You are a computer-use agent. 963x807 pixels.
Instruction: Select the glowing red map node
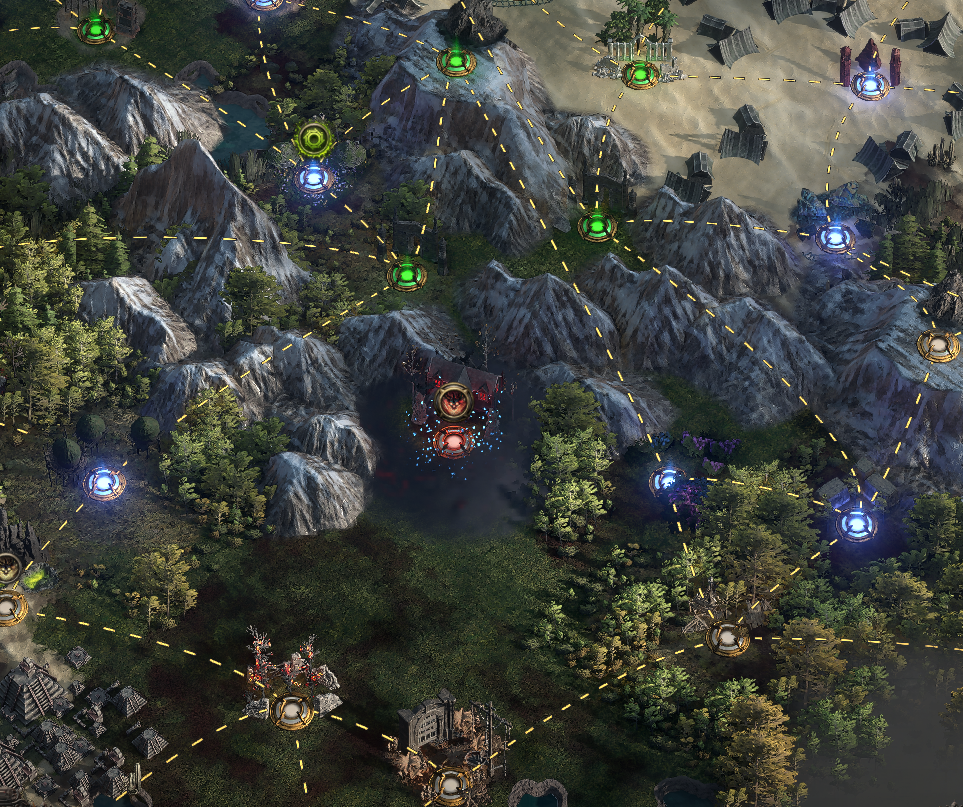point(453,440)
